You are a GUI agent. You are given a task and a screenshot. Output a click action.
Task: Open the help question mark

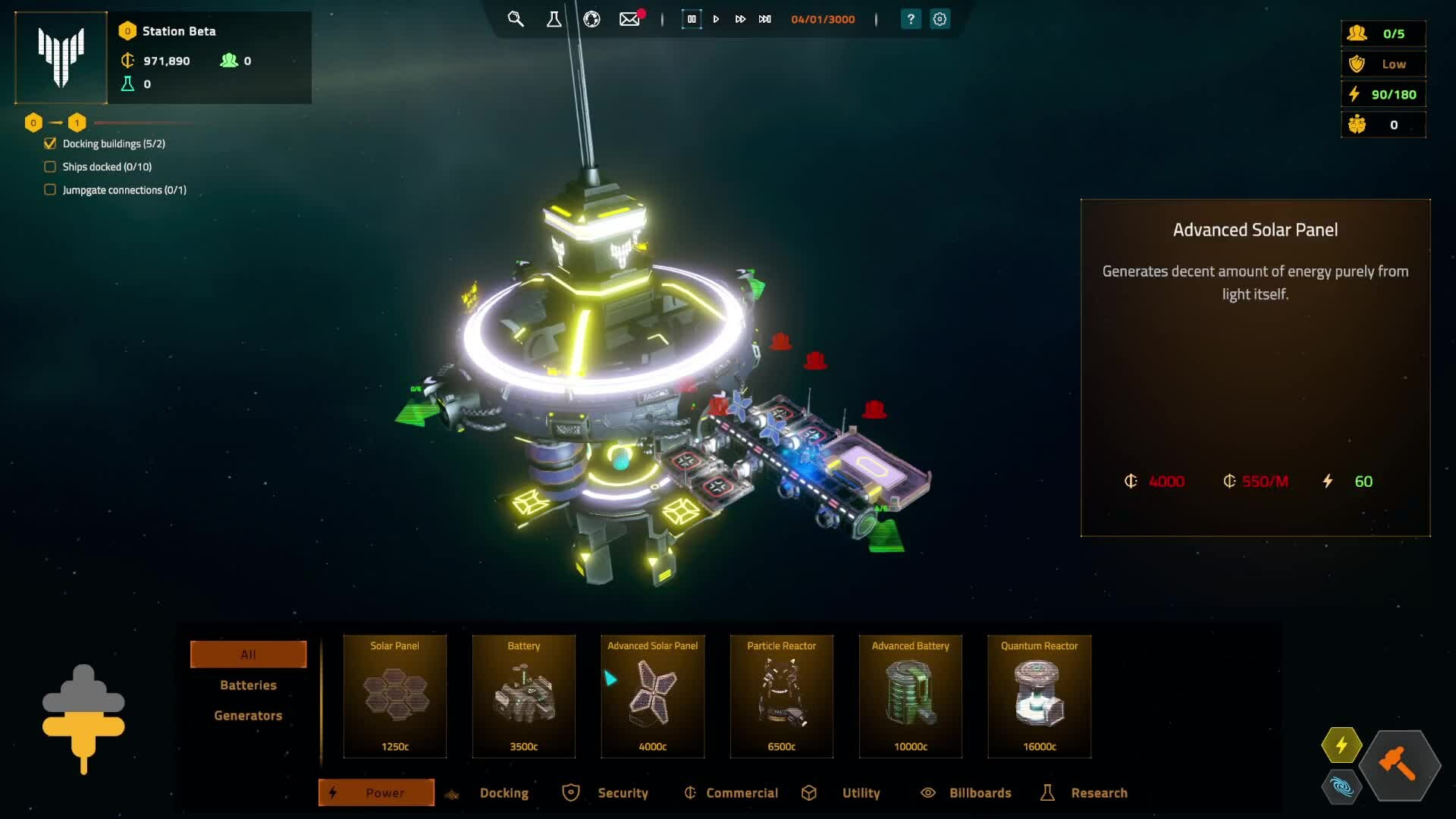[911, 19]
